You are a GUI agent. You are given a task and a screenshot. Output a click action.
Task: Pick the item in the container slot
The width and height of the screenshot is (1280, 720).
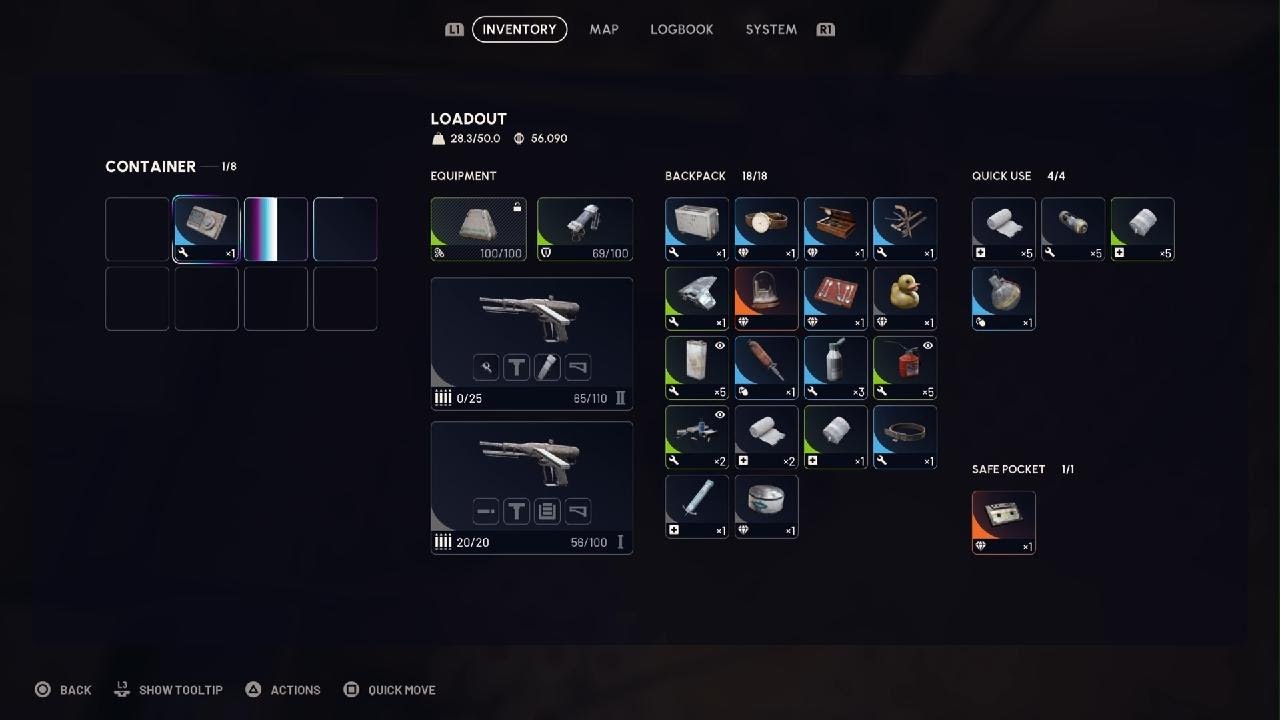point(206,229)
